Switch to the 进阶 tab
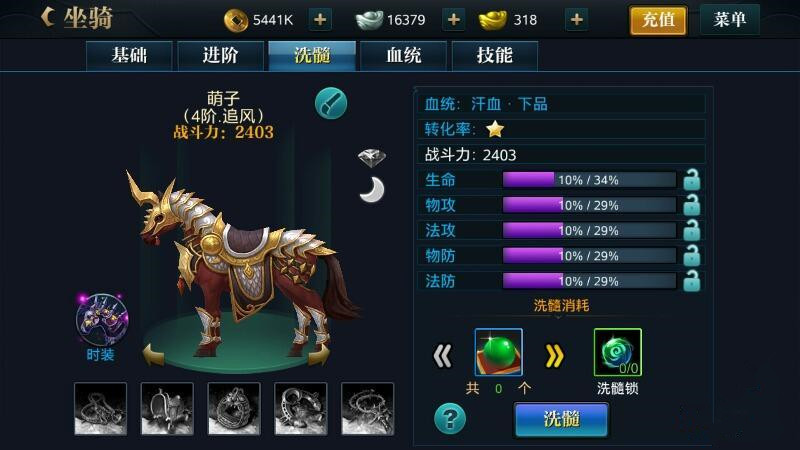 220,56
